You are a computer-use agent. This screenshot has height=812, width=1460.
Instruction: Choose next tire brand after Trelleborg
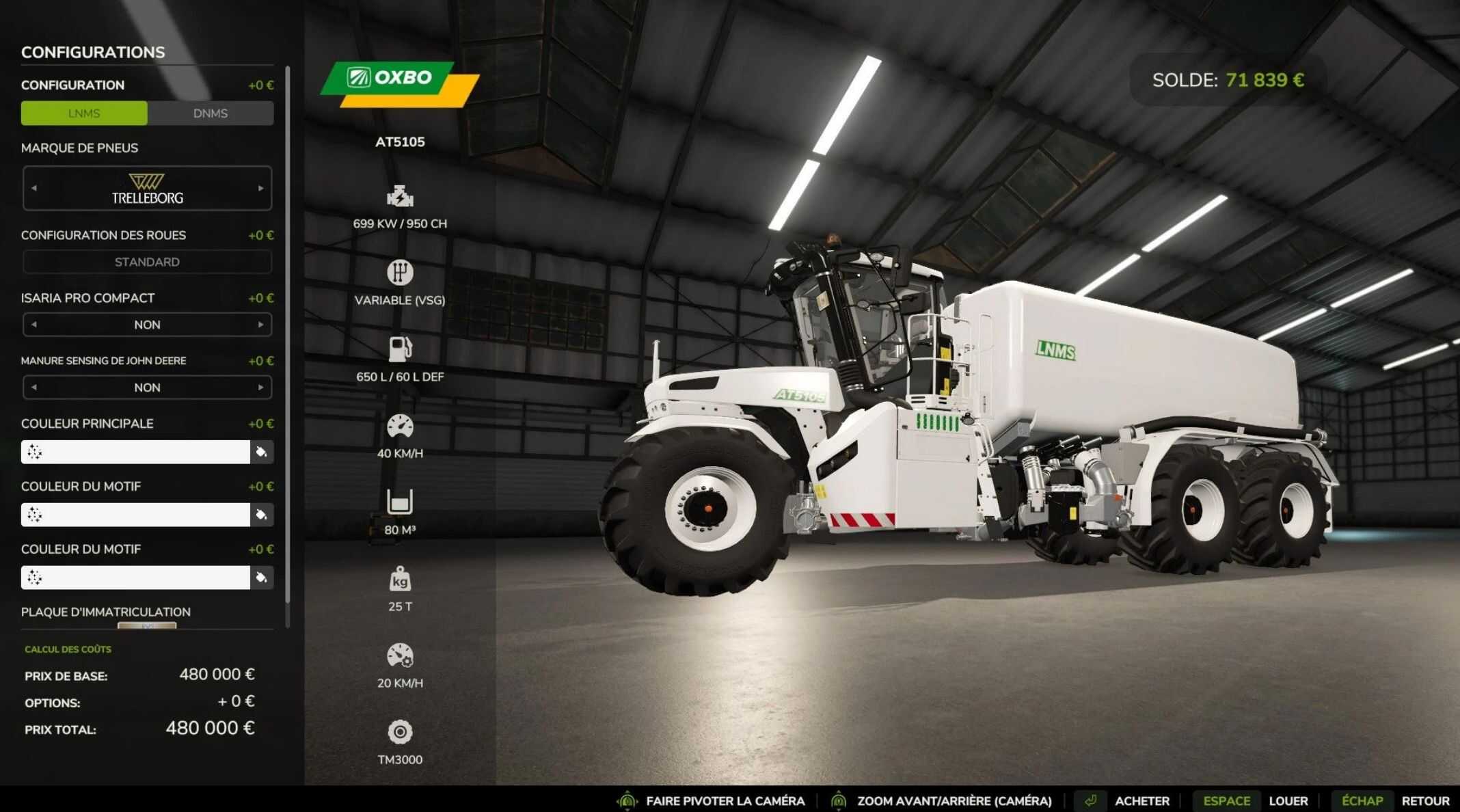coord(260,188)
